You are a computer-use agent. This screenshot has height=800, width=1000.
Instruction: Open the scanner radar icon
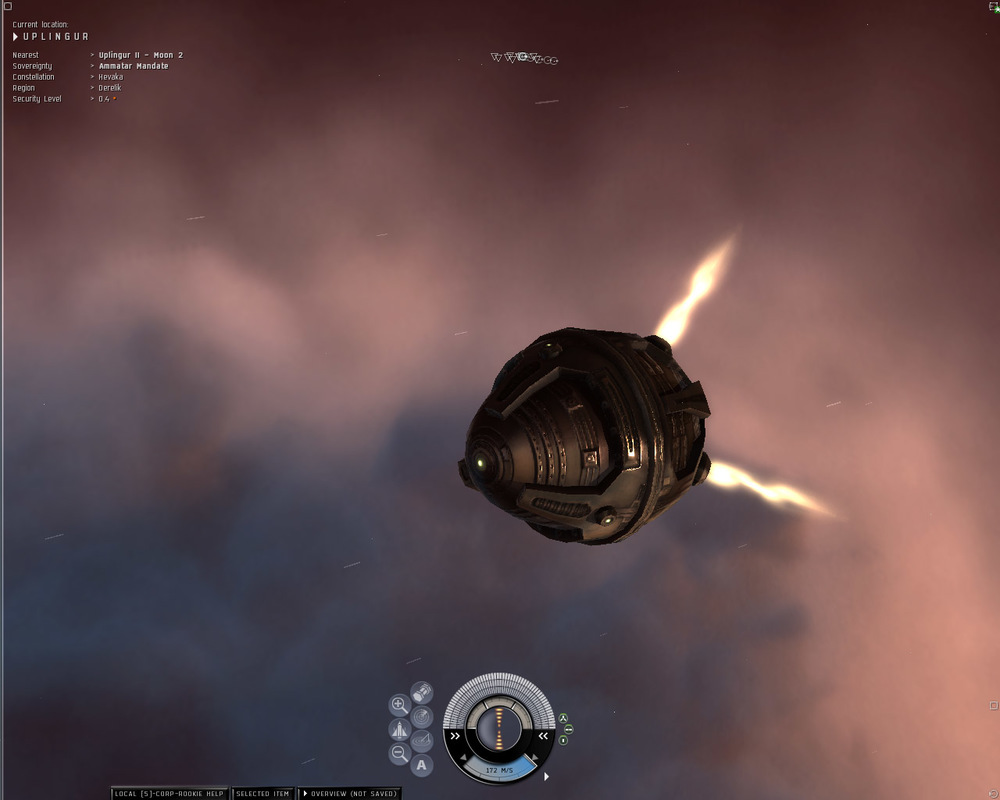tap(422, 716)
